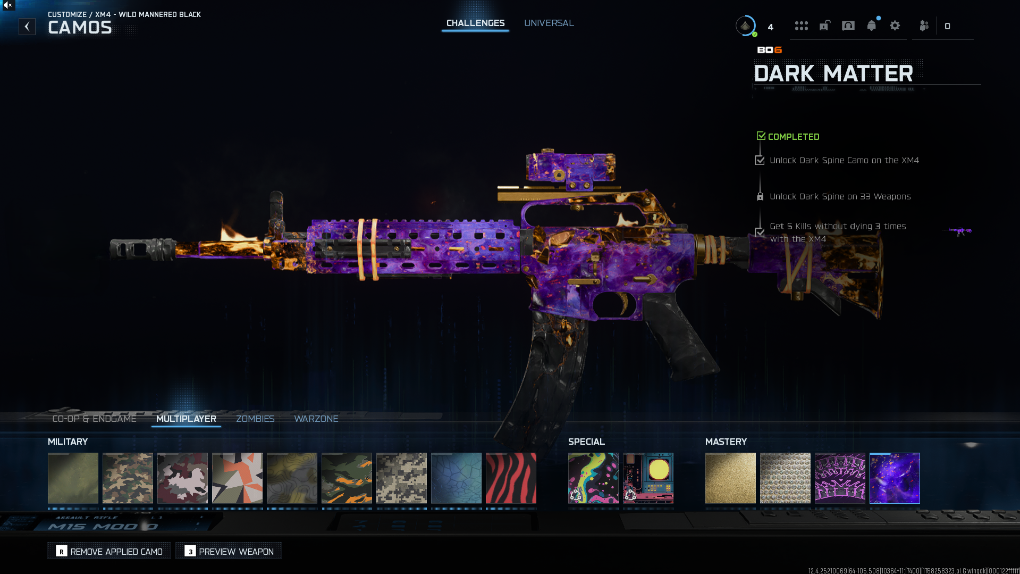
Task: Apply the red tiger stripe camo
Action: [510, 478]
